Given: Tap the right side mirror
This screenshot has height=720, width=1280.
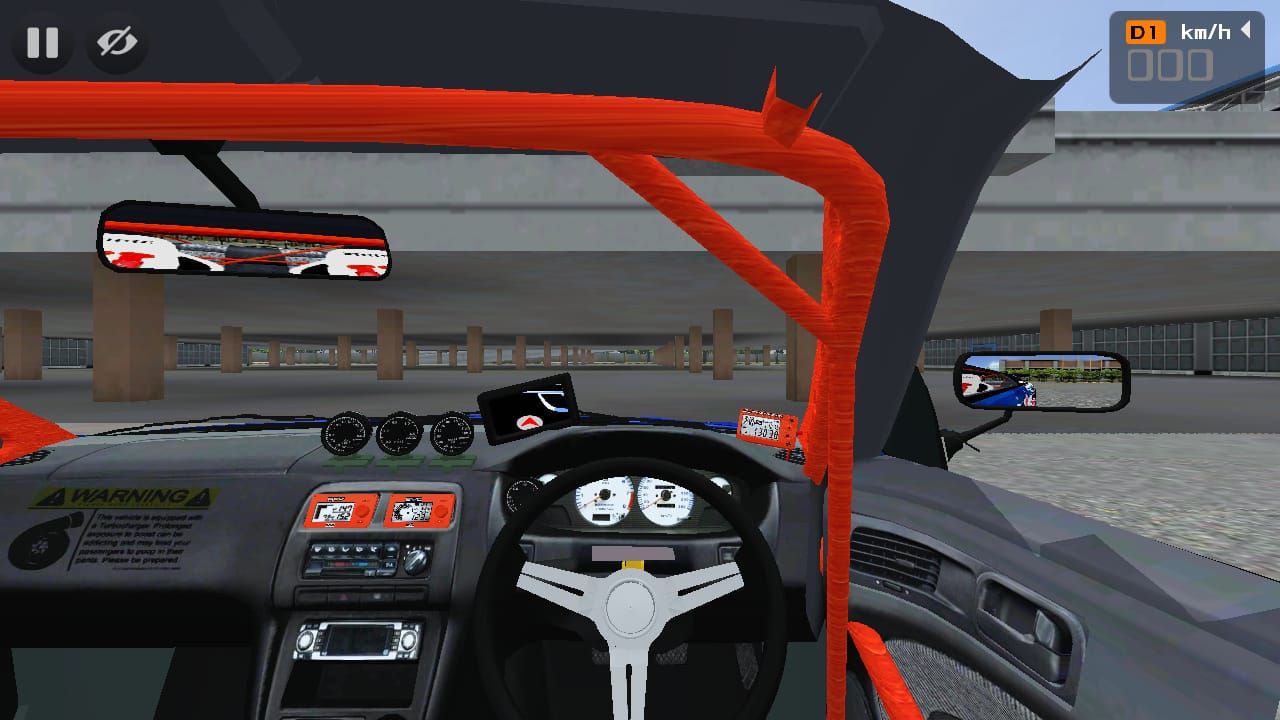Looking at the screenshot, I should coord(1043,382).
